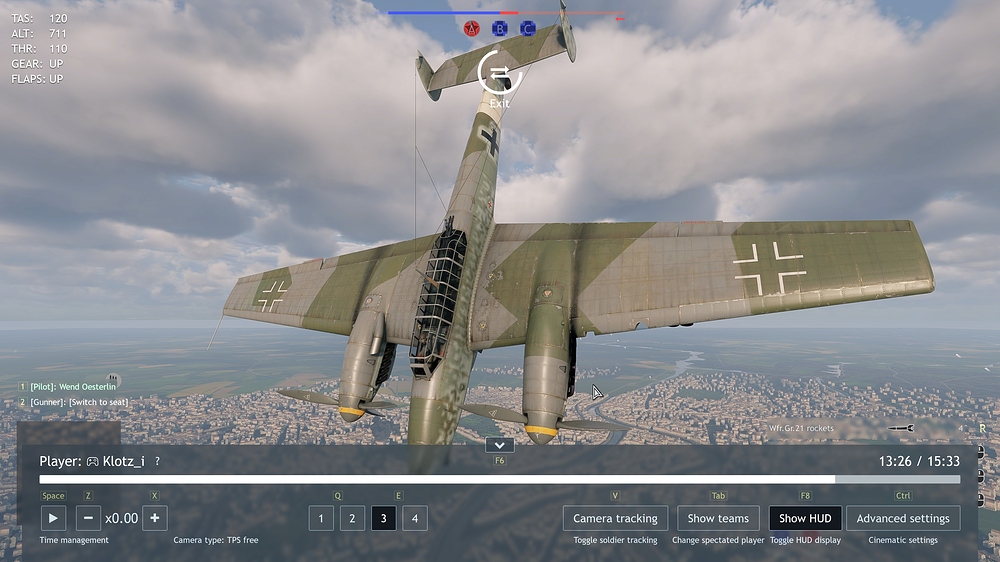The width and height of the screenshot is (1000, 562).
Task: Seek on the replay timeline bar
Action: tap(499, 480)
